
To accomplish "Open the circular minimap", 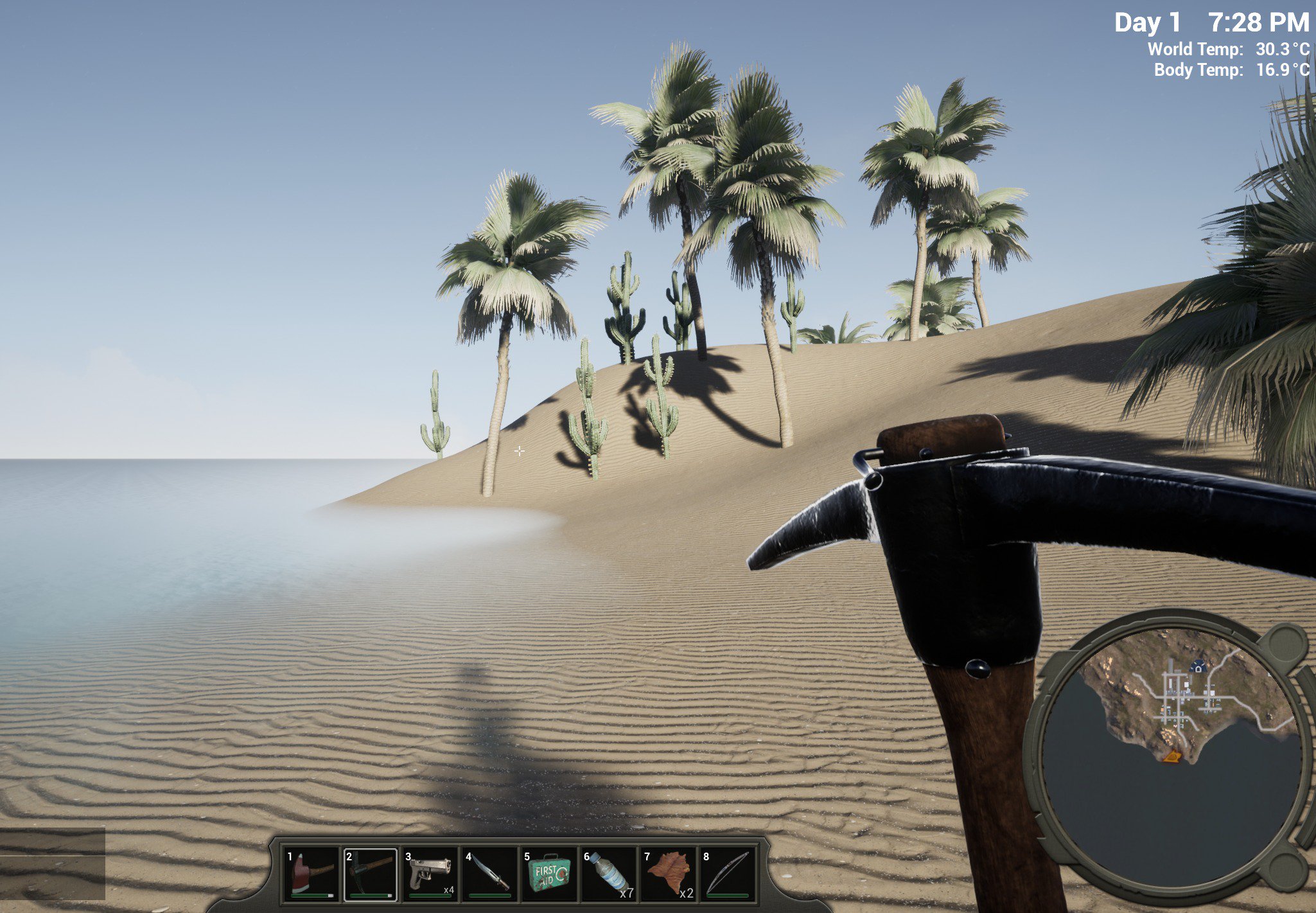I will coord(1170,750).
